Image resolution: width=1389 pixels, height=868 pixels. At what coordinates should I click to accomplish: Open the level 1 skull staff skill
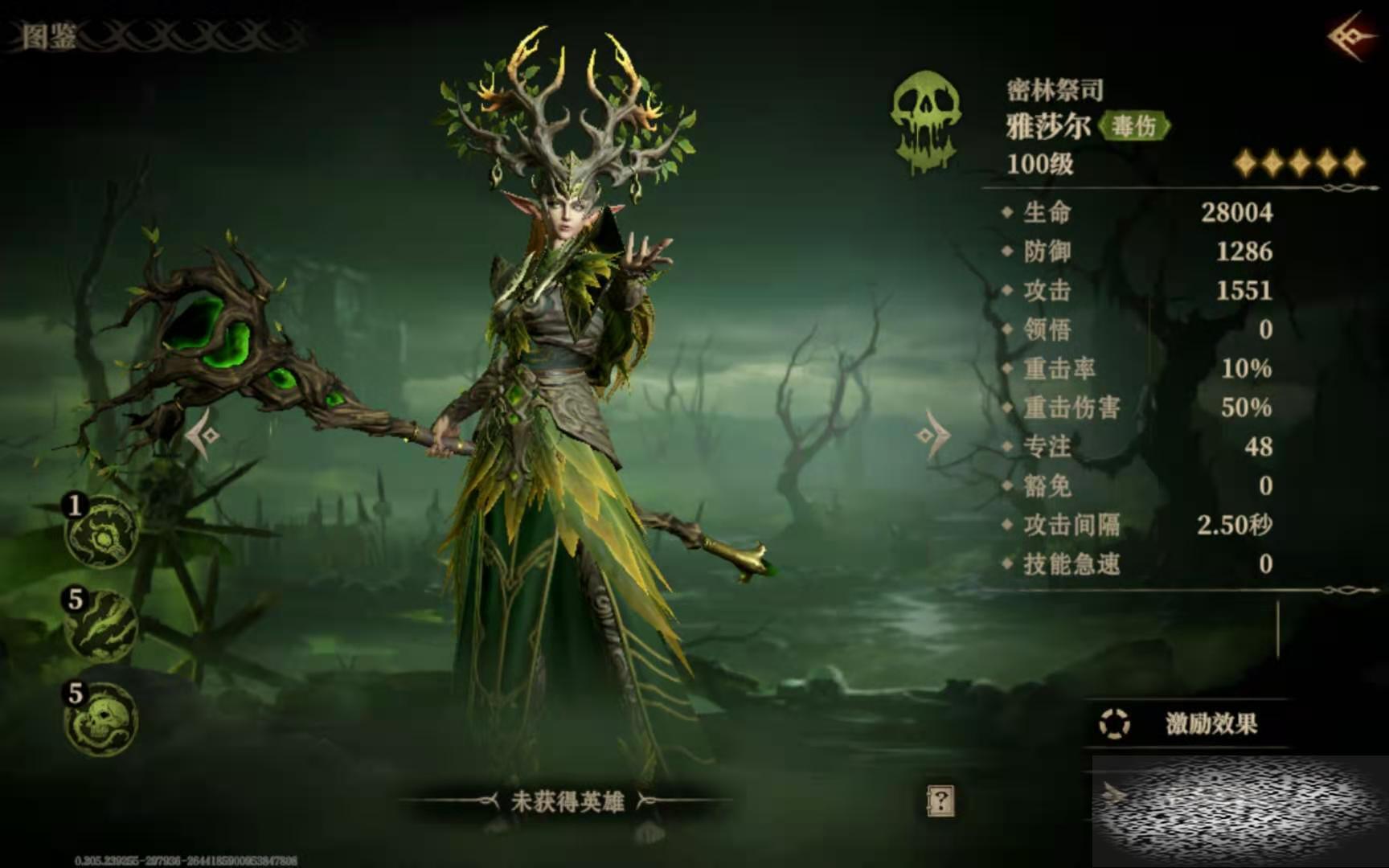102,533
